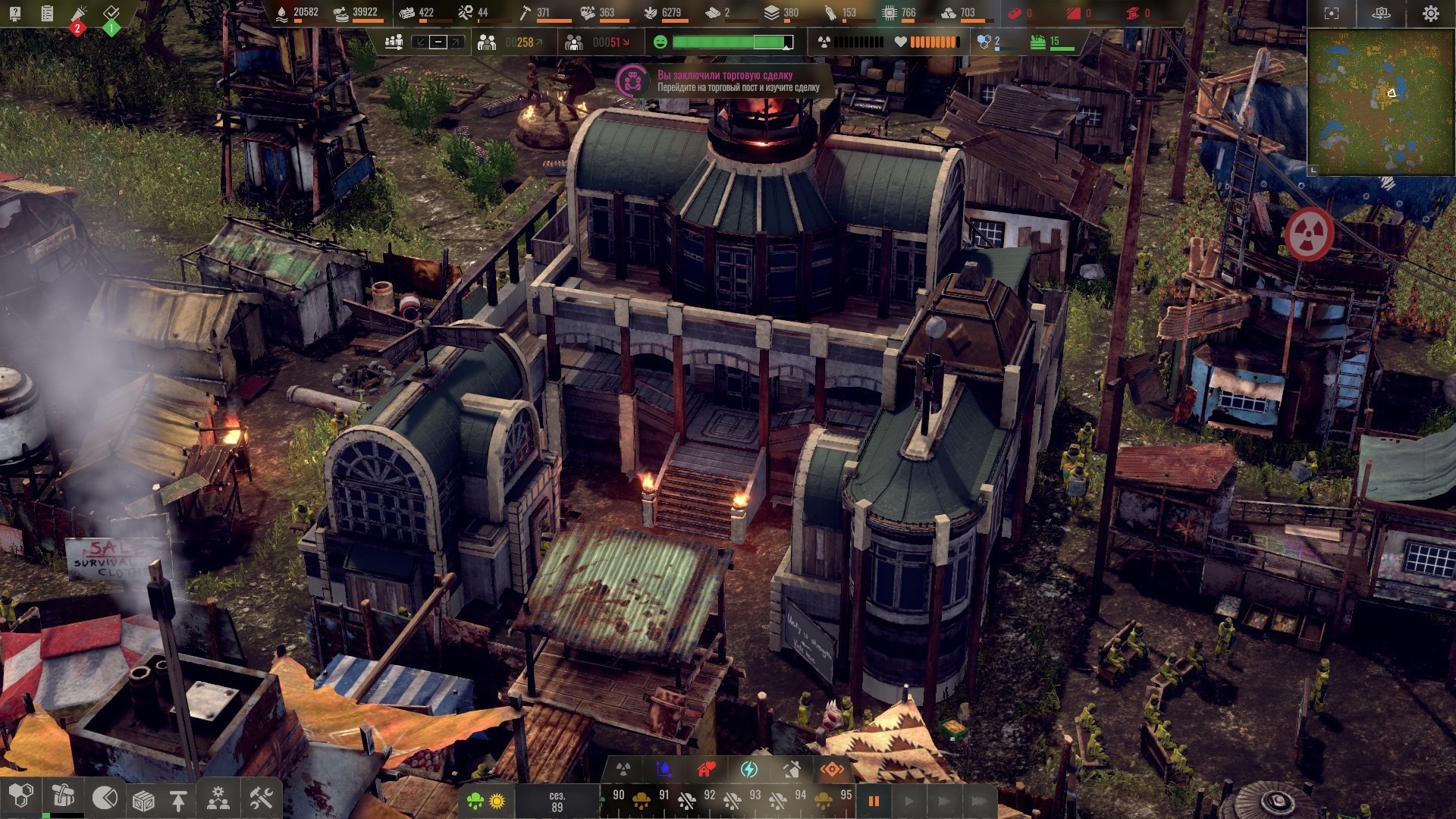This screenshot has width=1456, height=819.
Task: Open the pie chart statistics panel
Action: pyautogui.click(x=105, y=799)
